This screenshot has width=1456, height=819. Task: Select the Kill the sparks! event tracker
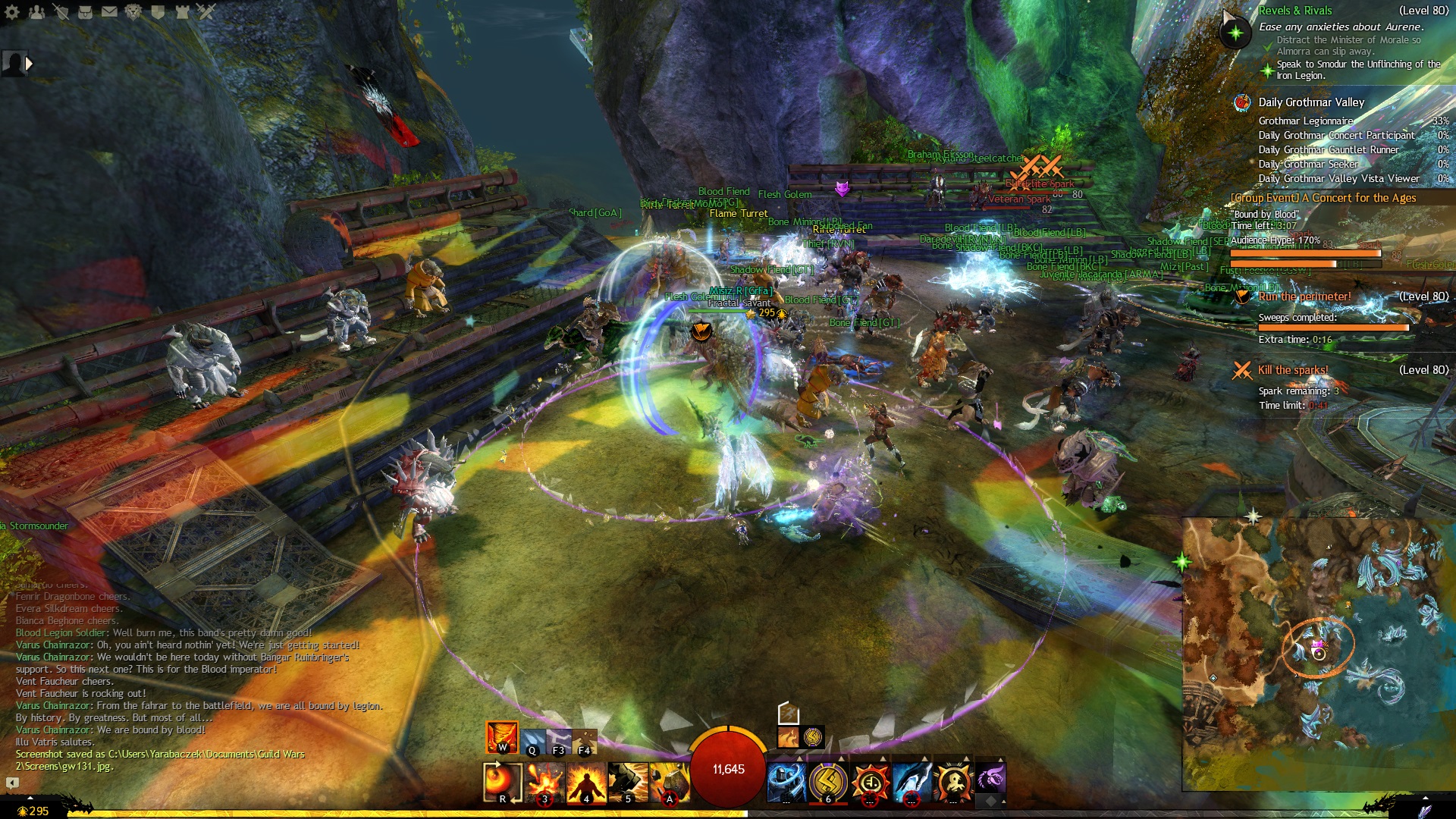[x=1293, y=370]
